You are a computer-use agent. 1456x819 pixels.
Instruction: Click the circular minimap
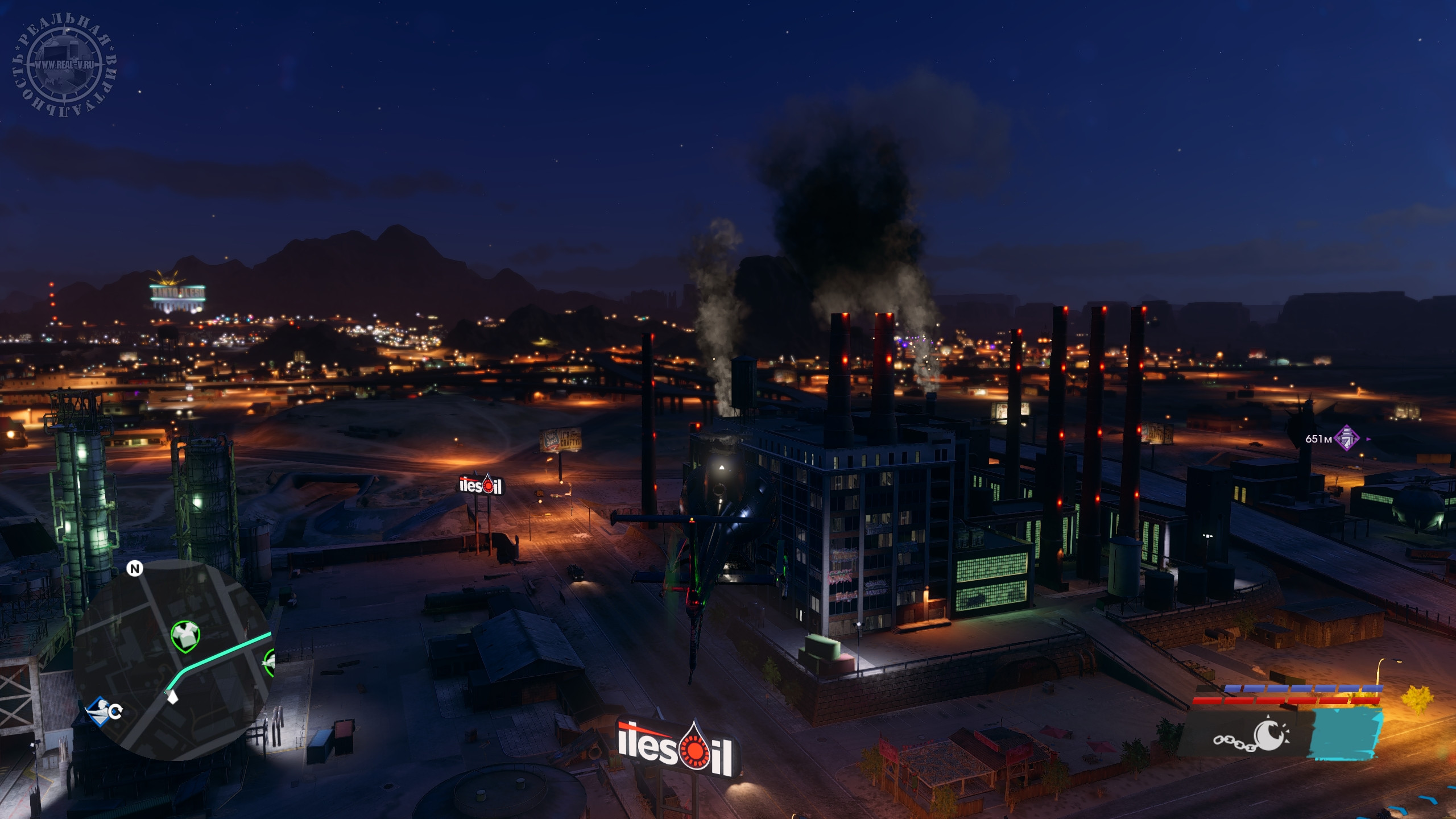tap(171, 660)
